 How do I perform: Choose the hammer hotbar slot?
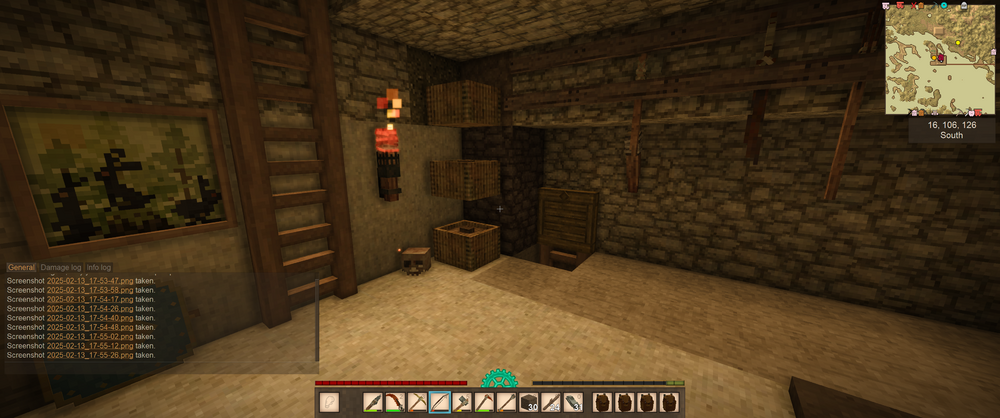click(x=462, y=403)
